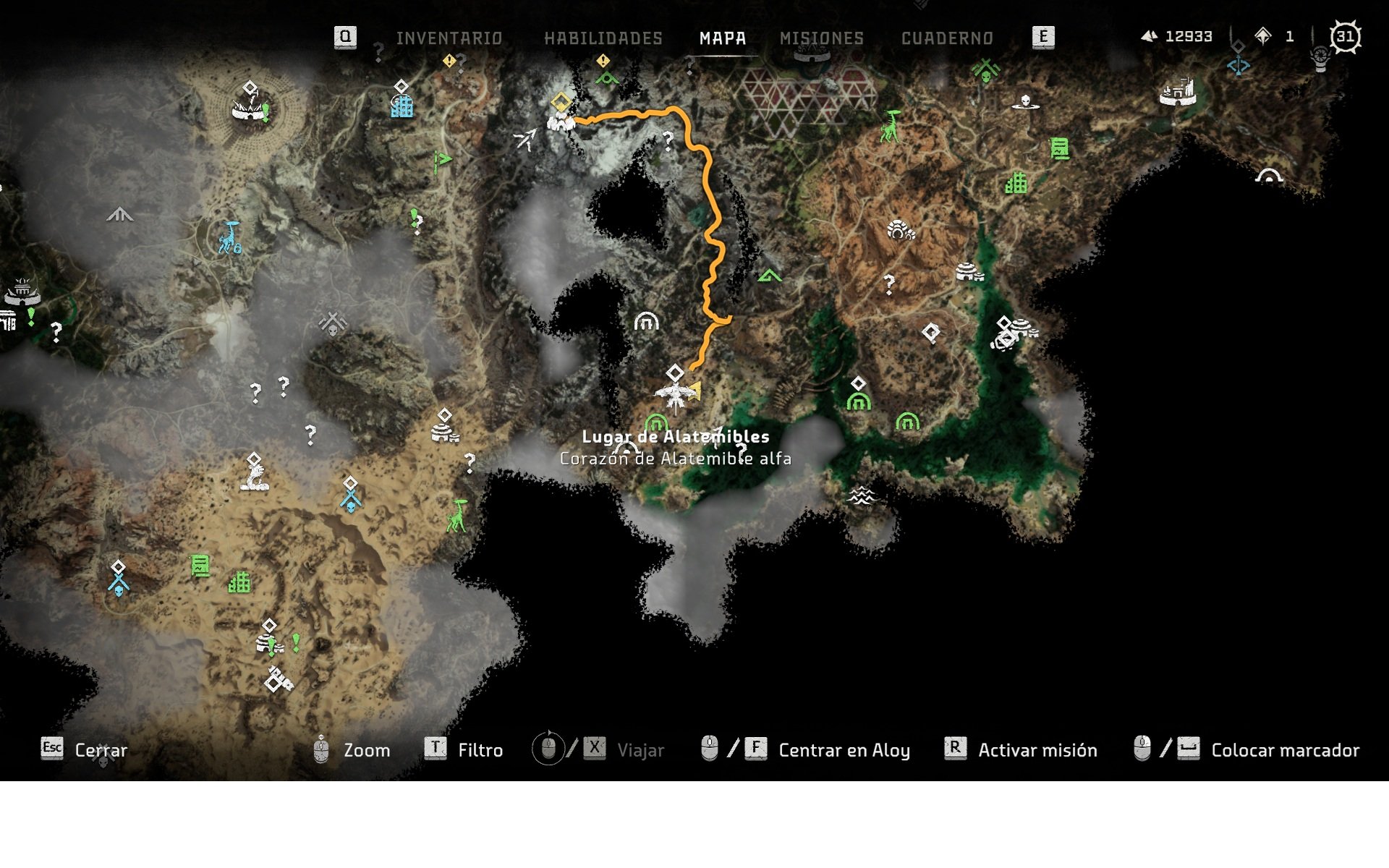Screen dimensions: 1389x868
Task: Select the Mapa tab
Action: click(x=723, y=38)
